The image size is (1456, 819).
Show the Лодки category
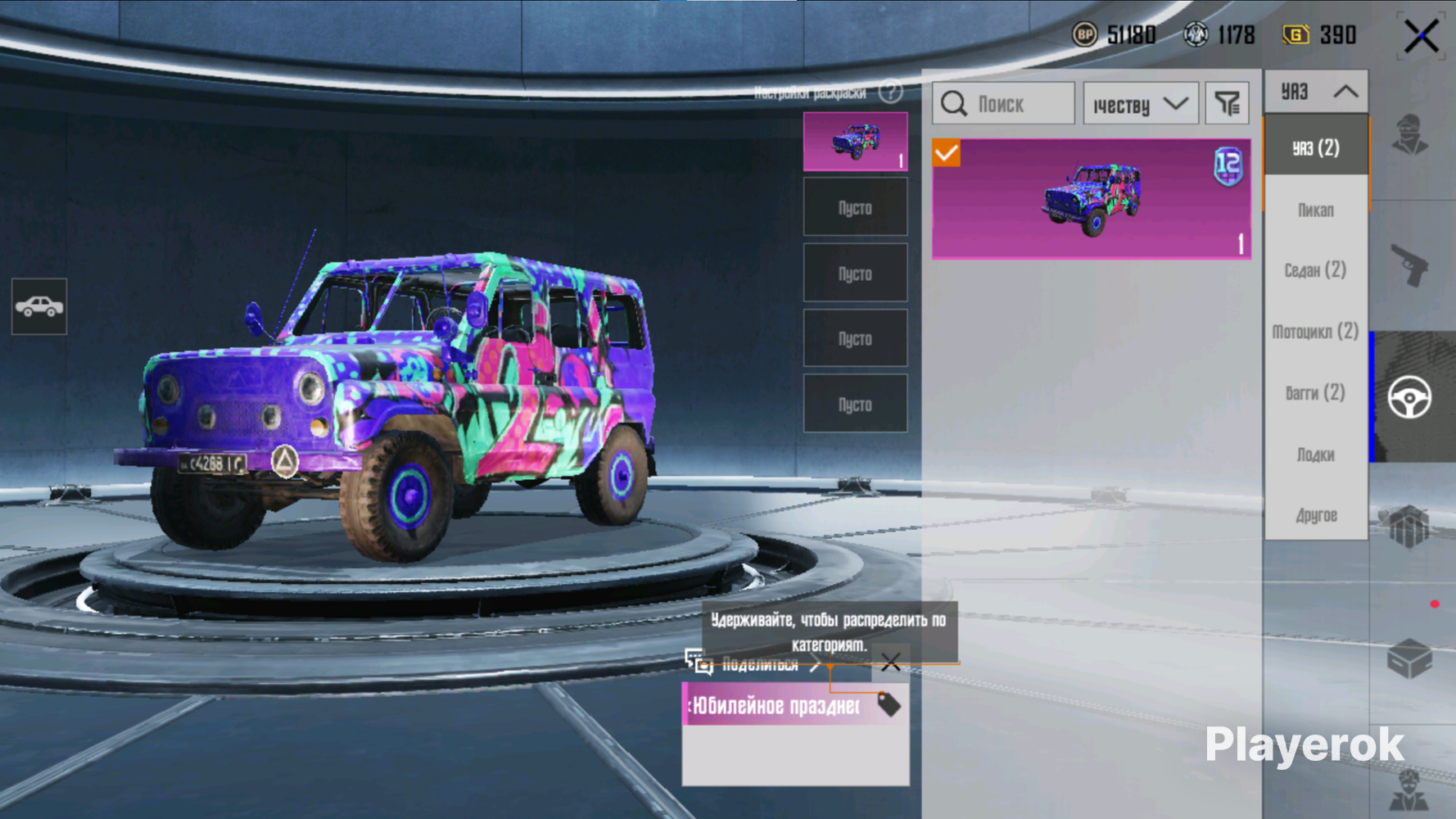click(x=1316, y=455)
